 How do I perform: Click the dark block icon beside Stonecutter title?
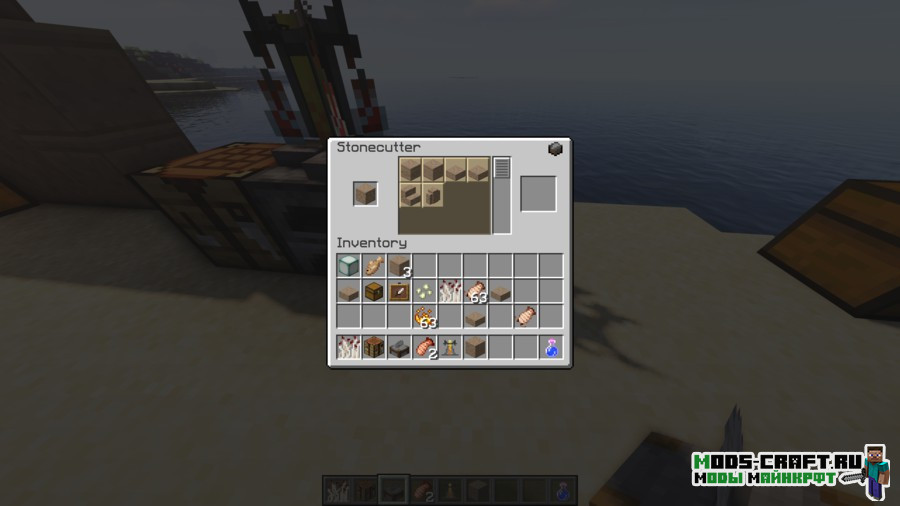point(556,149)
